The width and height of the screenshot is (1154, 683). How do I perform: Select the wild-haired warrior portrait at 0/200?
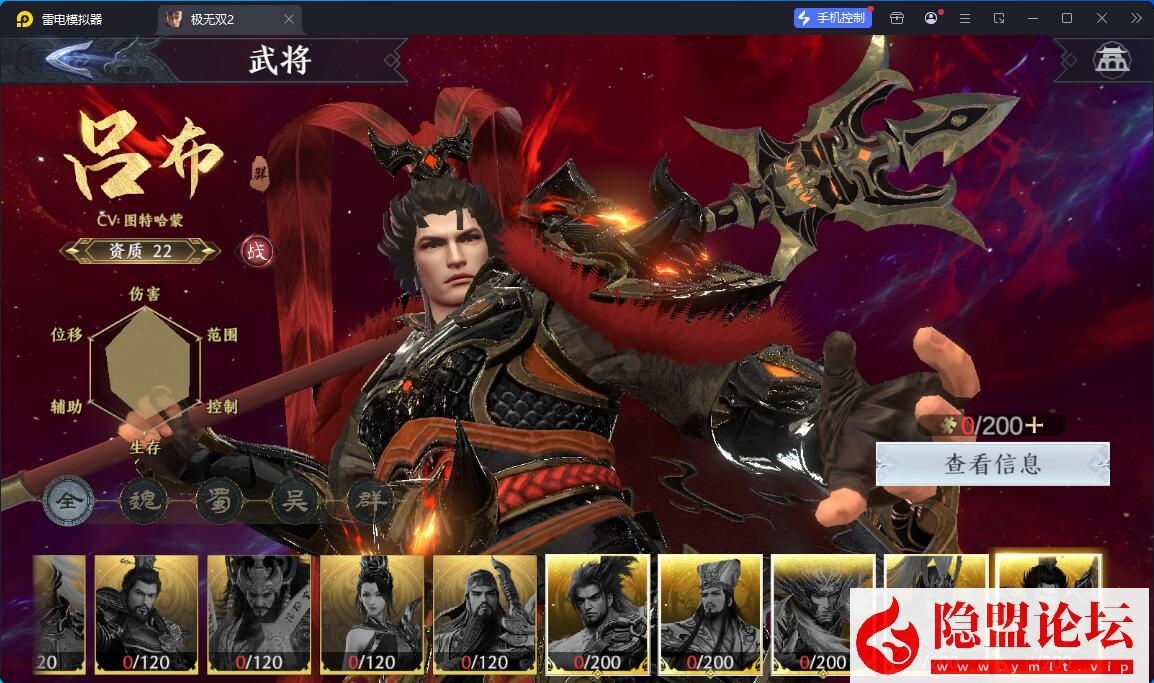tap(598, 613)
